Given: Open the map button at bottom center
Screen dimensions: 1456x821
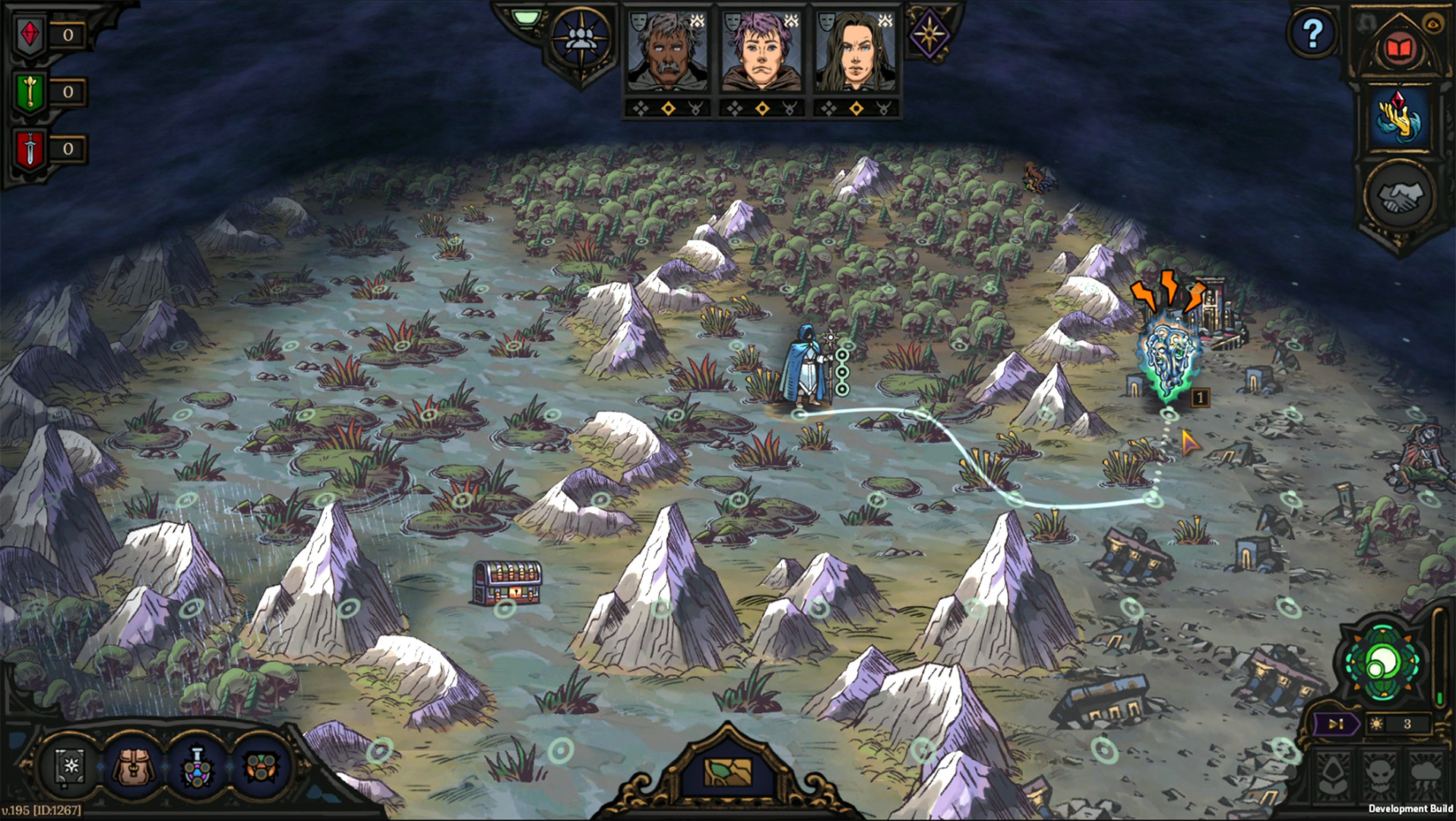Looking at the screenshot, I should [727, 771].
